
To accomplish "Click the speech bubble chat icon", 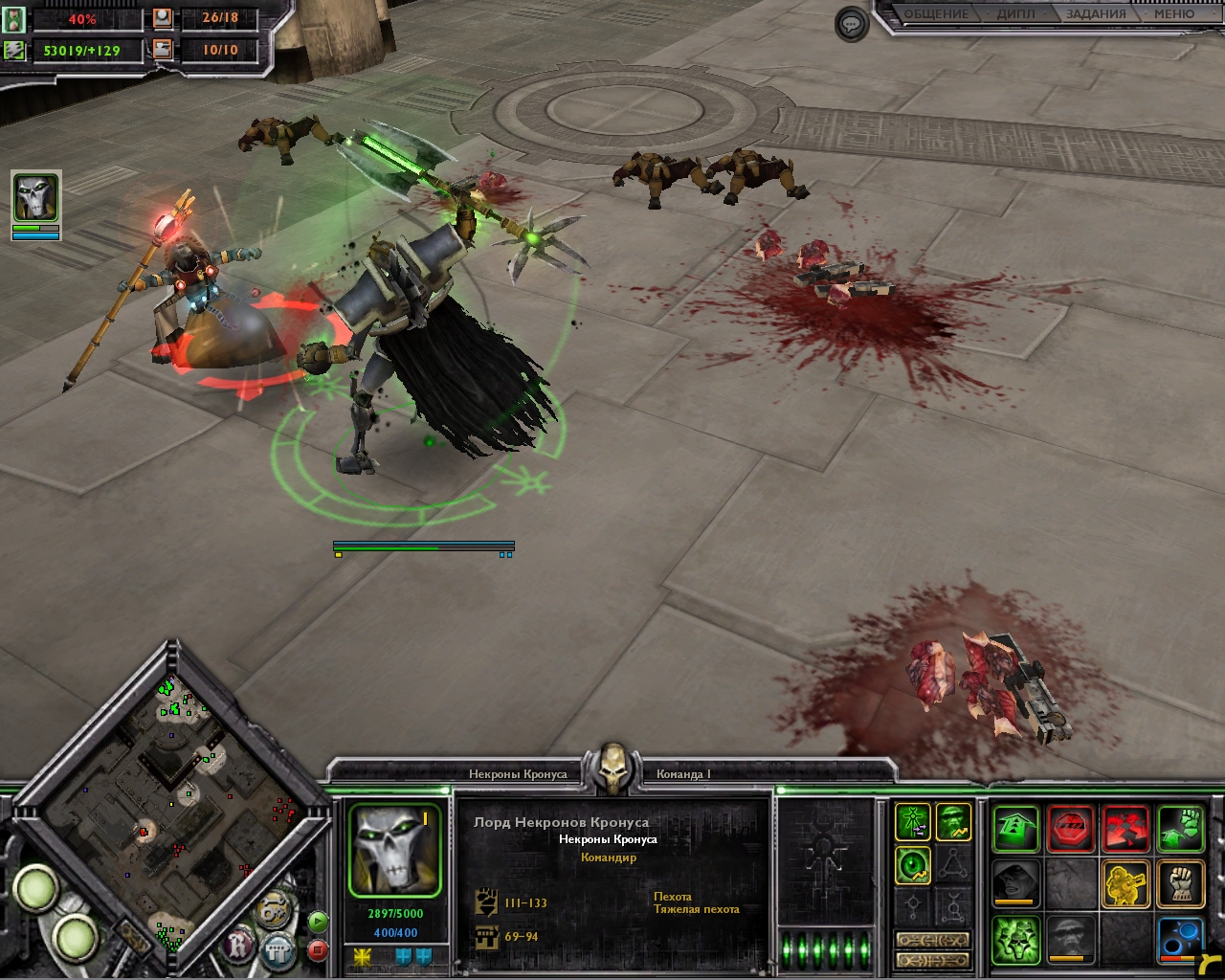I will pos(851,24).
